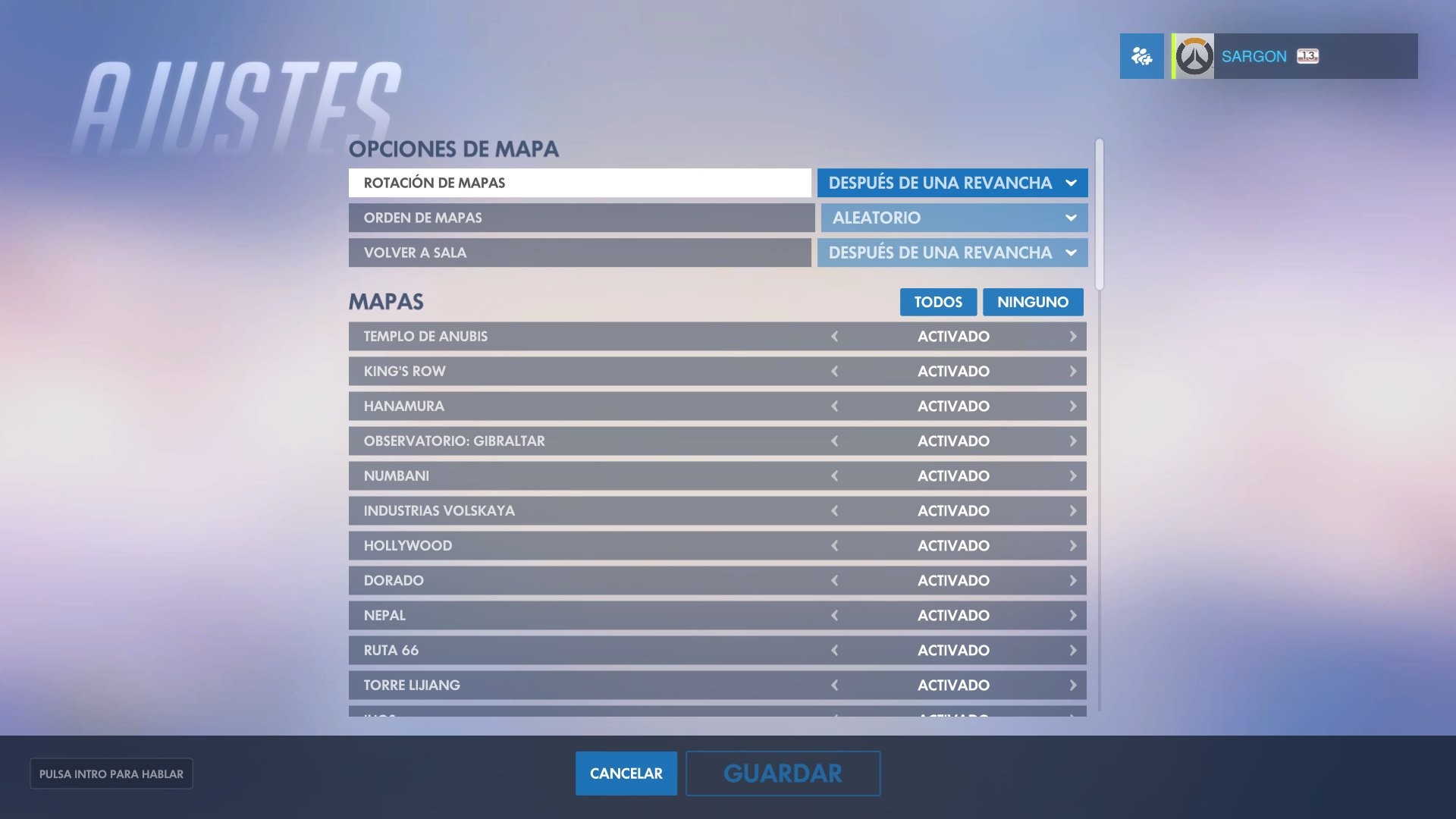1456x819 pixels.
Task: Toggle TEMPLO DE ANUBIS off with its left arrow
Action: 835,336
